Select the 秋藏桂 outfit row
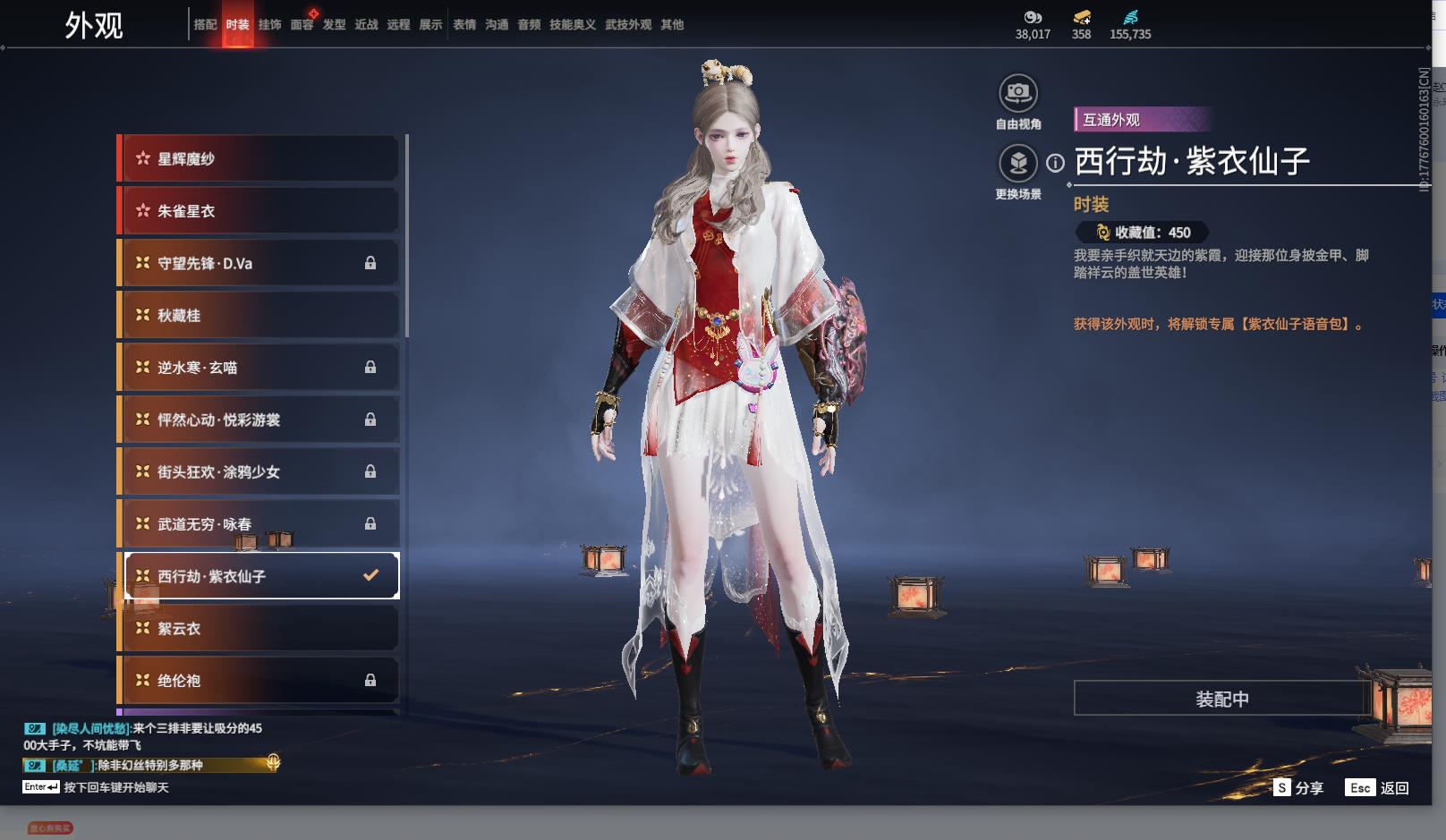This screenshot has height=840, width=1446. (259, 315)
